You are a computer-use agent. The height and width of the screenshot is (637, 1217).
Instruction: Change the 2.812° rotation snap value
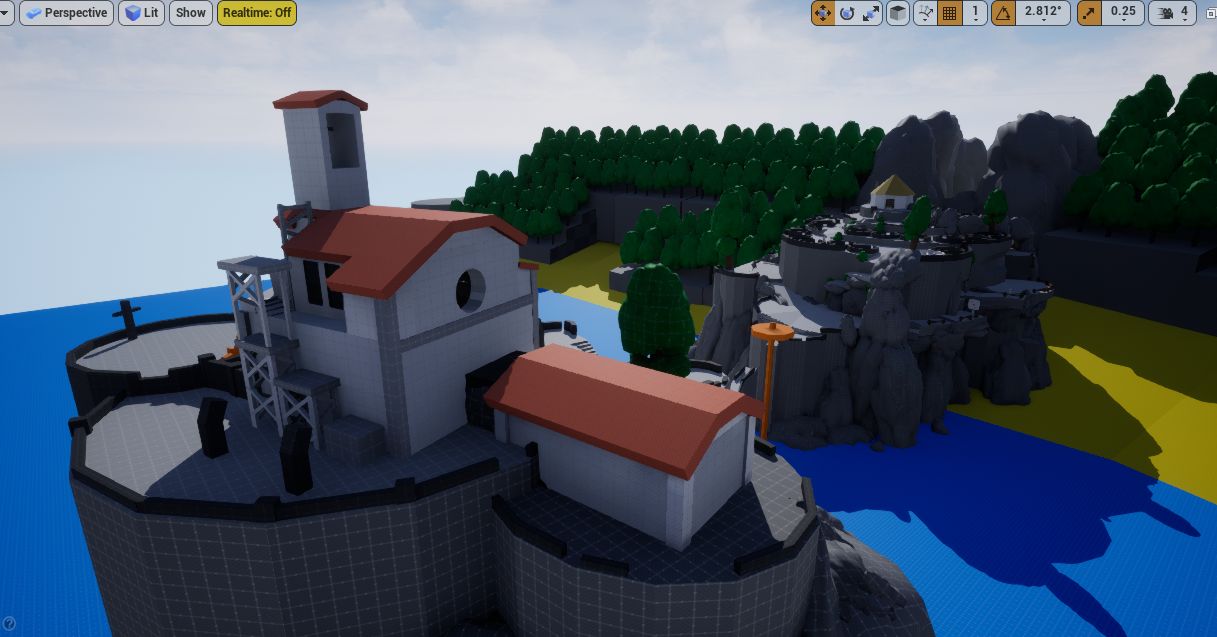pyautogui.click(x=1043, y=13)
